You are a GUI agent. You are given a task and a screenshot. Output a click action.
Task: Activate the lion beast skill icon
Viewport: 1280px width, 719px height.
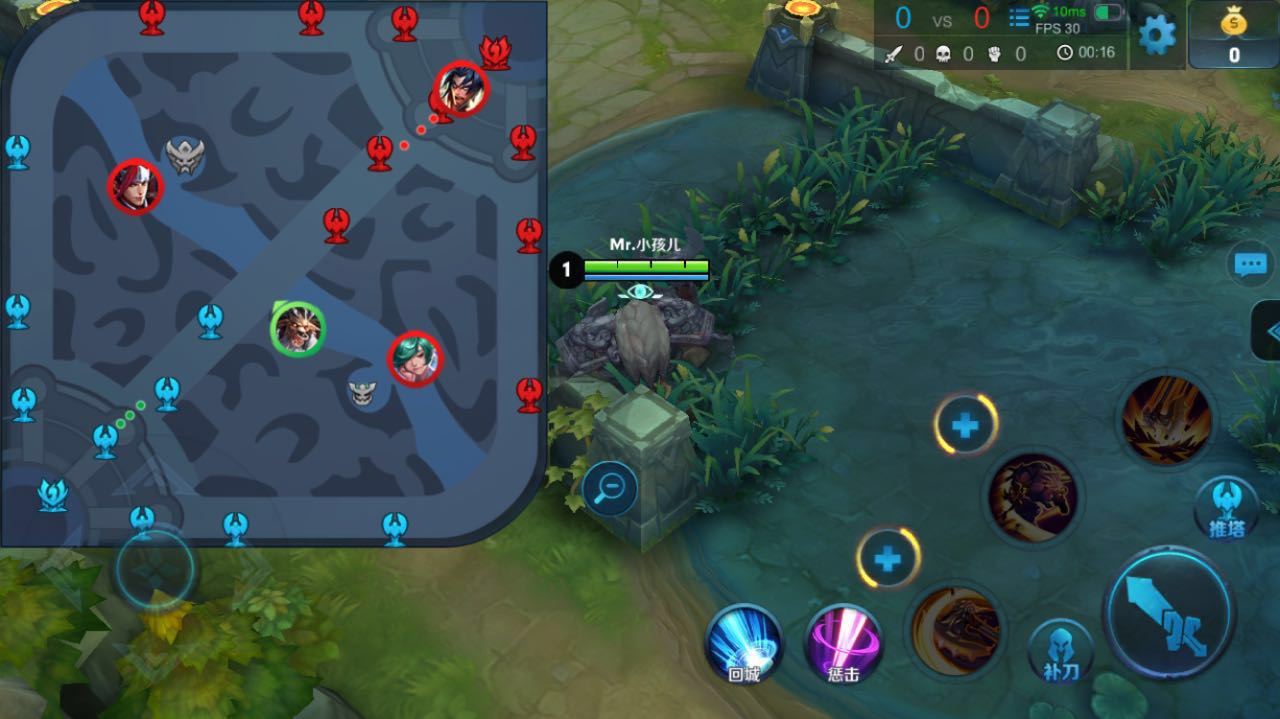tap(1032, 498)
